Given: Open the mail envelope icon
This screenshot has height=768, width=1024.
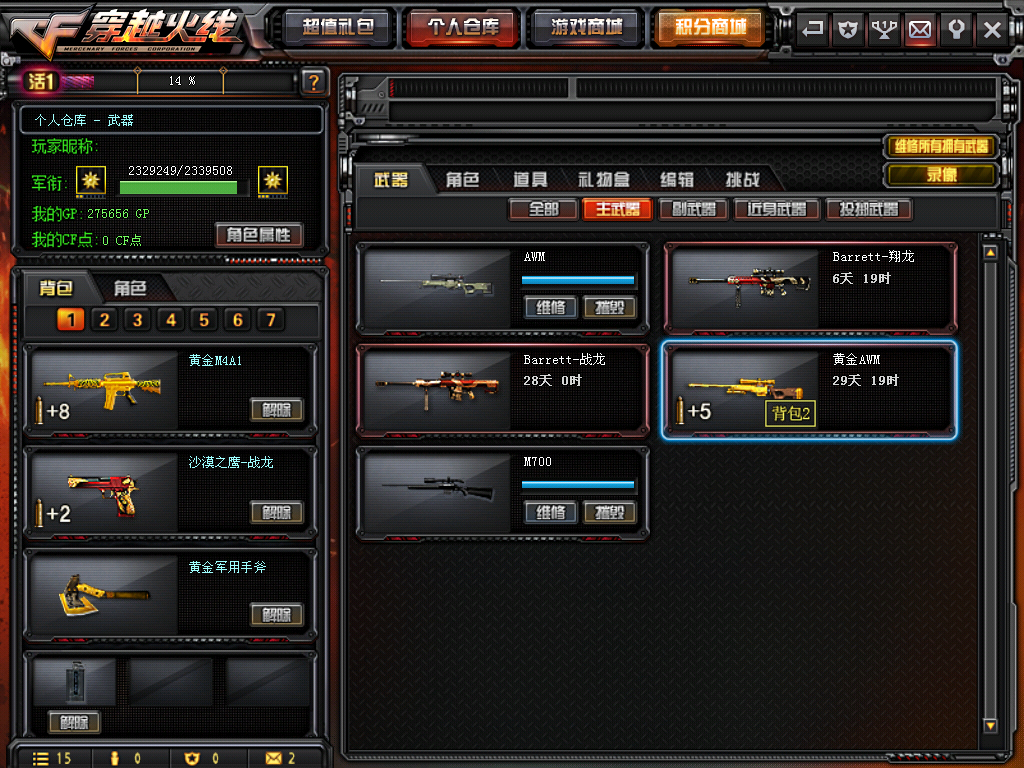Looking at the screenshot, I should [x=920, y=29].
